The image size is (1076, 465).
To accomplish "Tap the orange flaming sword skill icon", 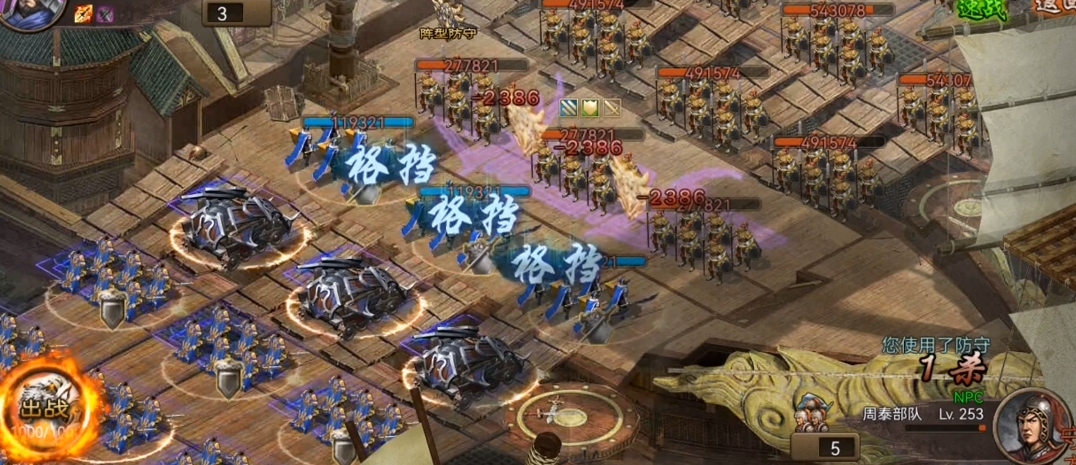I will pos(83,13).
